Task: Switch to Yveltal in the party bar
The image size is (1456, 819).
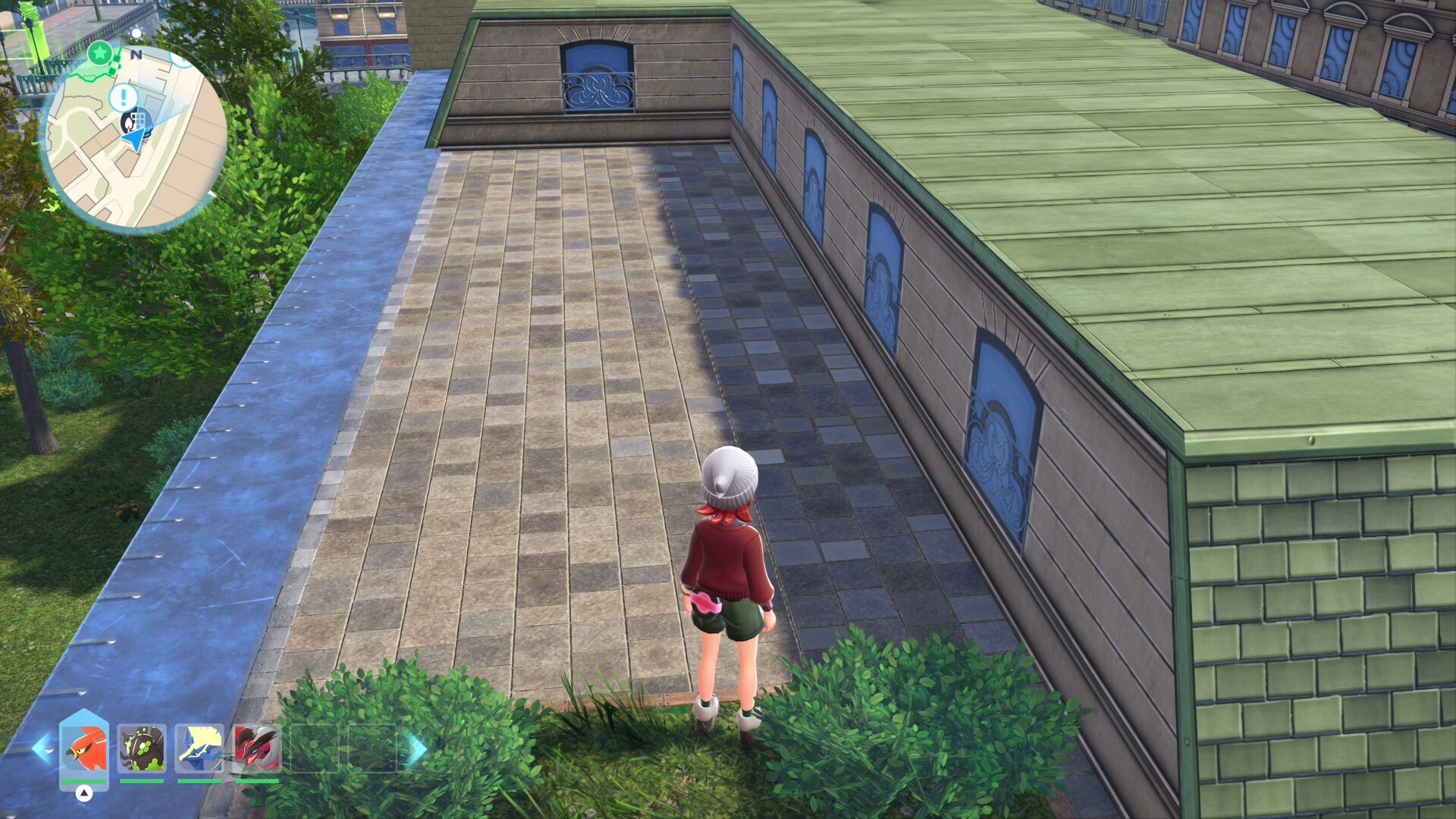Action: click(x=256, y=748)
